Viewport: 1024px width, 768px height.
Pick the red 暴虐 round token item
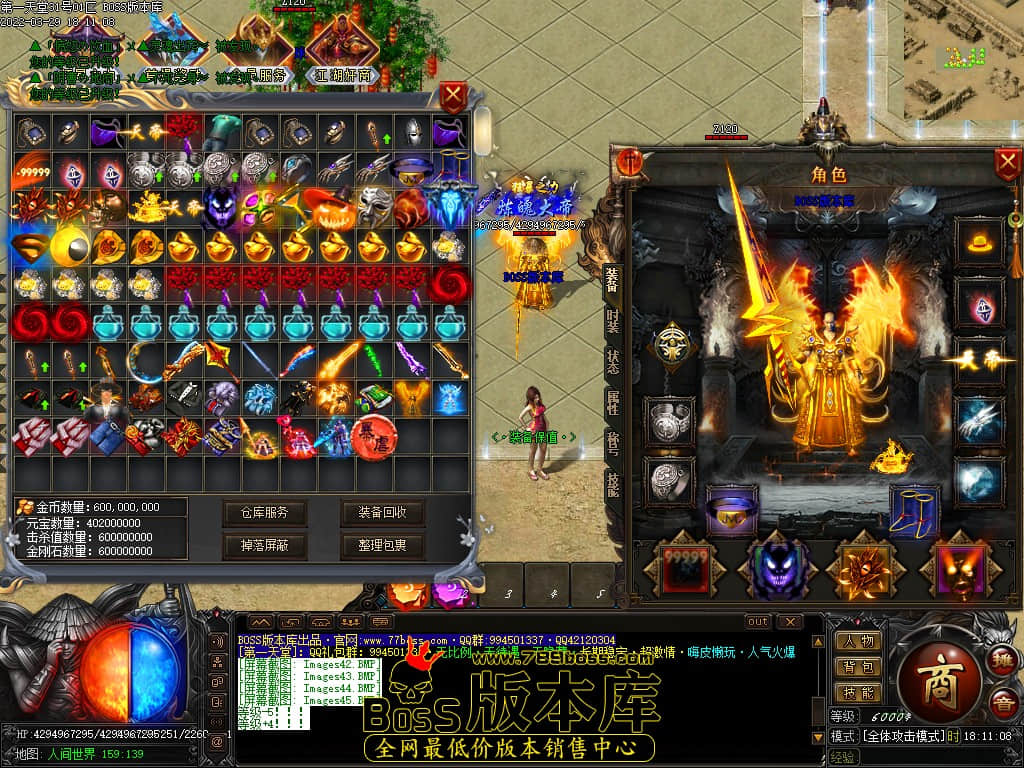pos(373,436)
